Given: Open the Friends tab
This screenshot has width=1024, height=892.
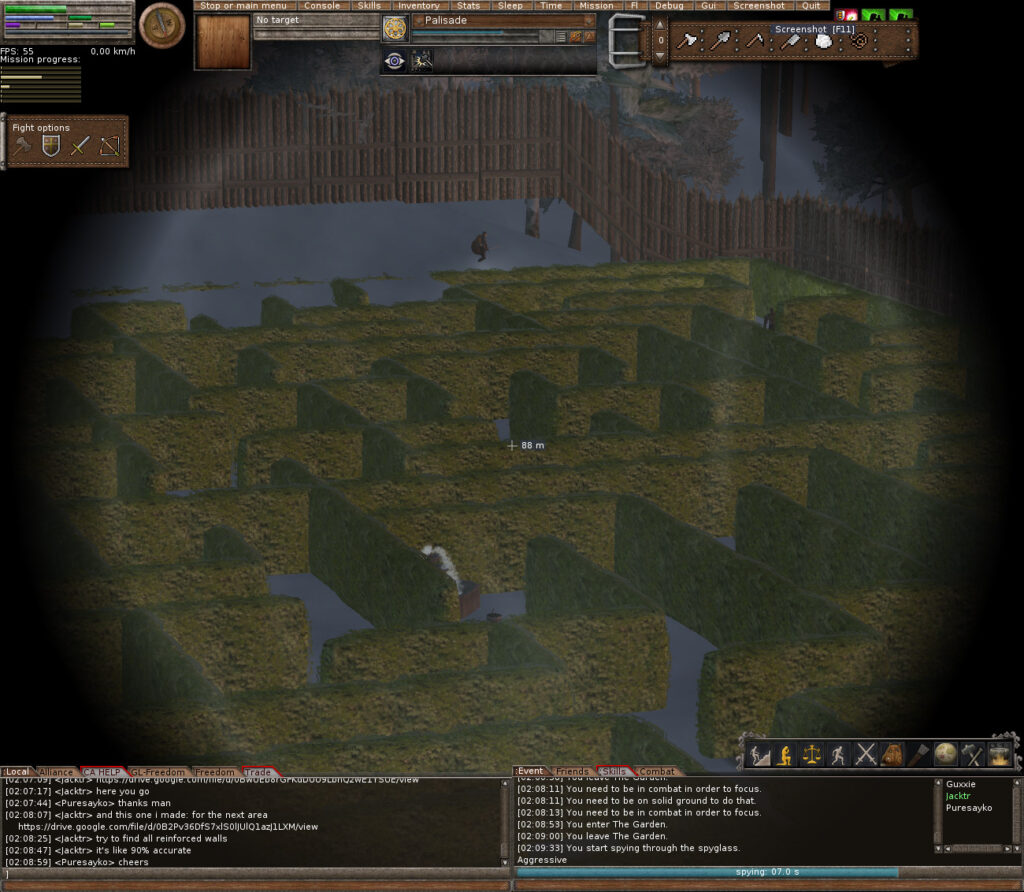Looking at the screenshot, I should pos(572,772).
